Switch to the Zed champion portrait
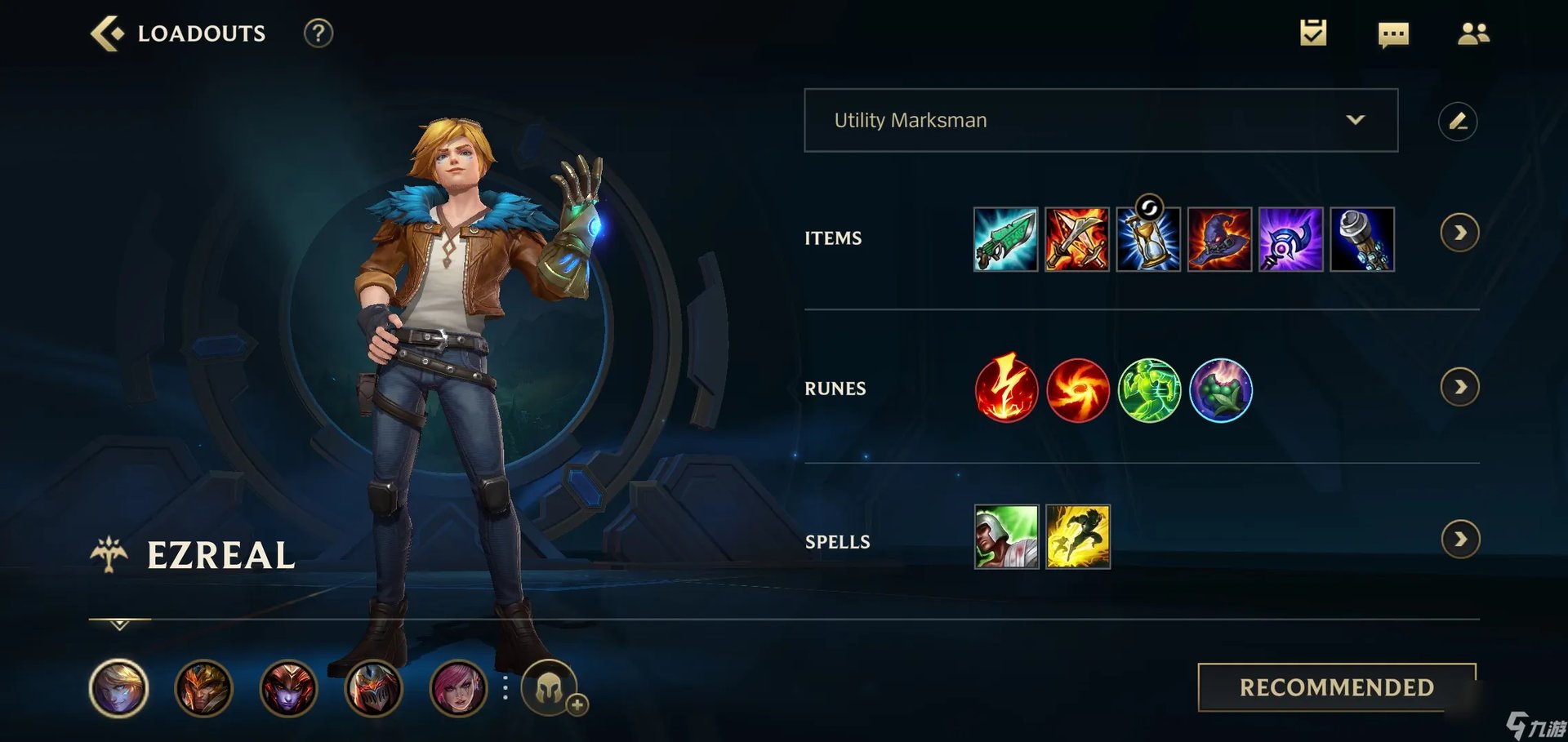 pos(375,689)
